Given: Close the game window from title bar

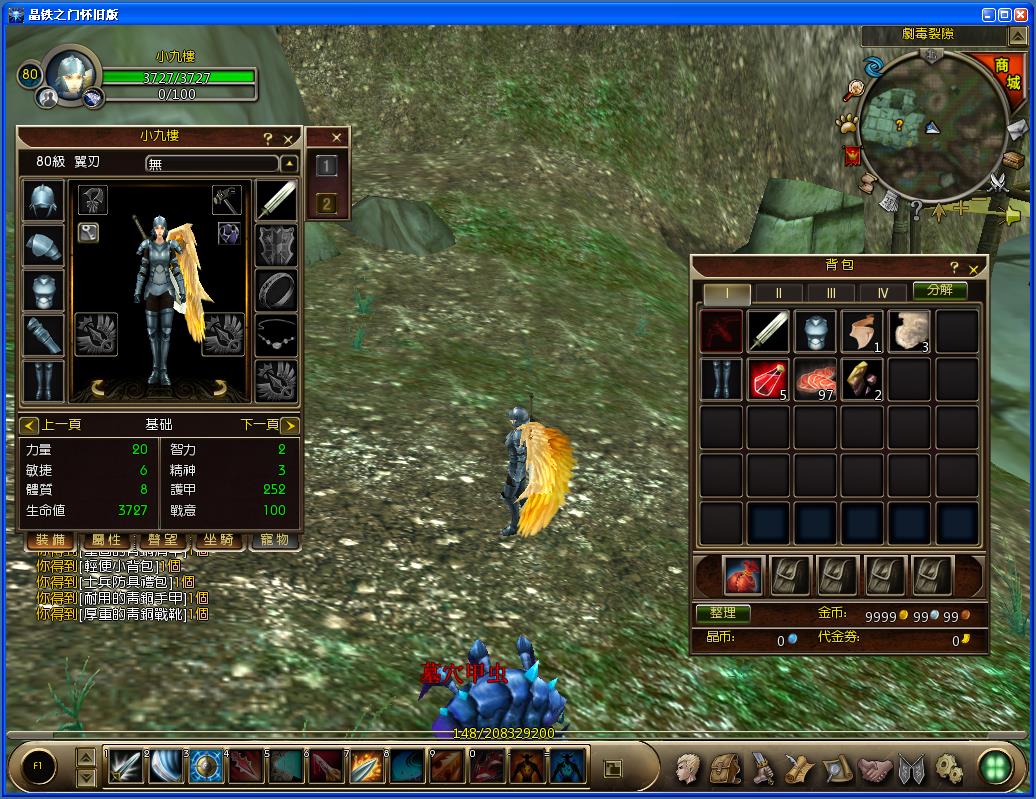Looking at the screenshot, I should point(1023,15).
